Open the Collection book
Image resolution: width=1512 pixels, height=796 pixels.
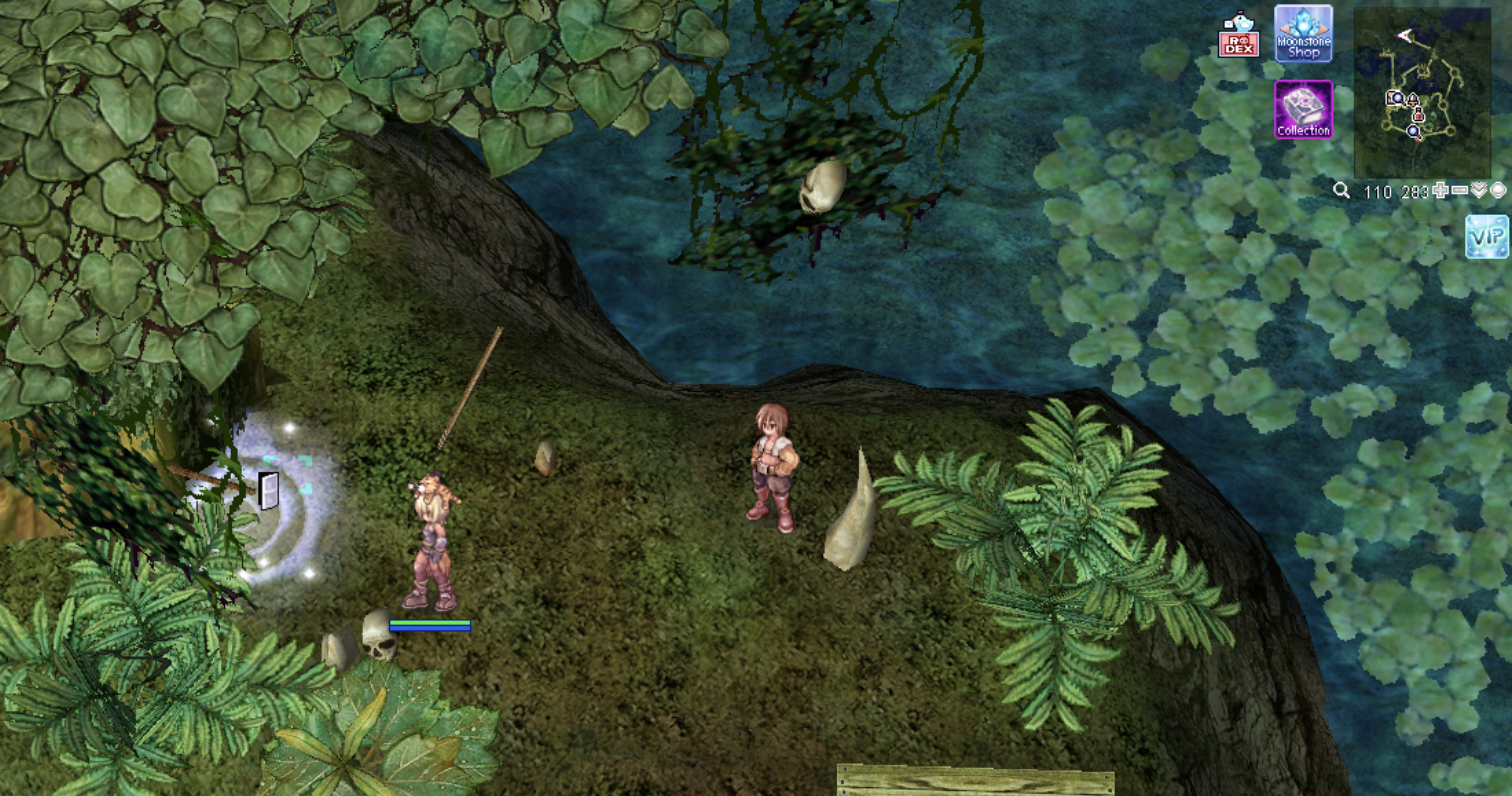[1303, 110]
